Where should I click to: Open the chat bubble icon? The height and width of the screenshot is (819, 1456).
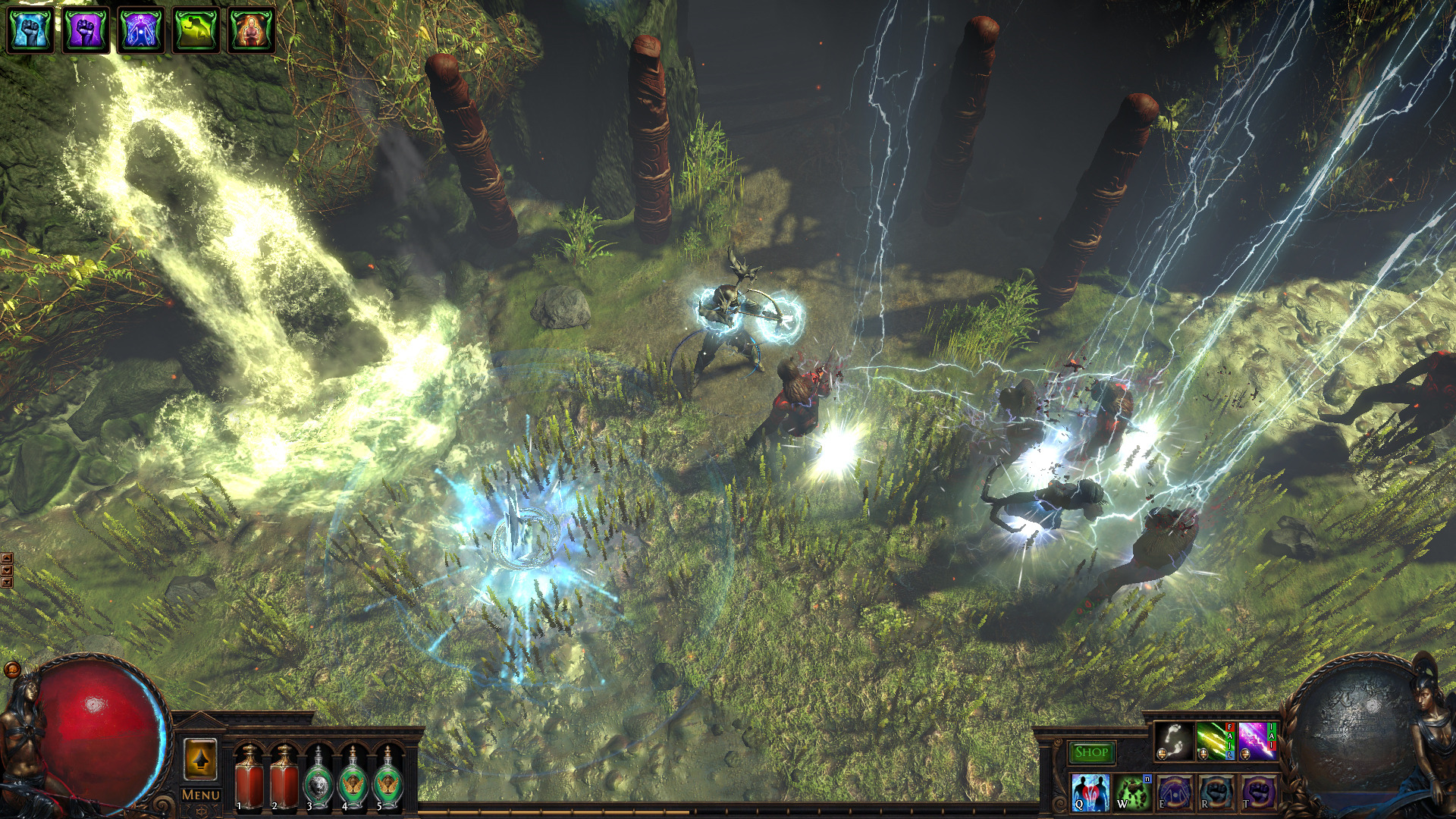tap(12, 670)
